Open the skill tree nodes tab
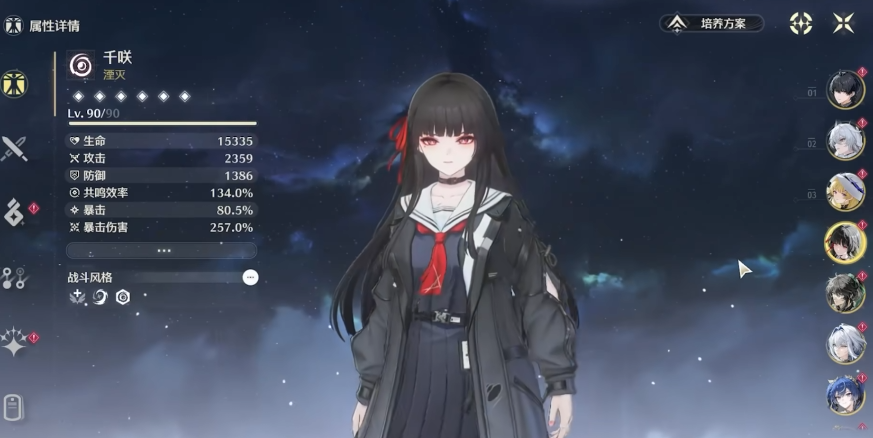 click(x=14, y=279)
